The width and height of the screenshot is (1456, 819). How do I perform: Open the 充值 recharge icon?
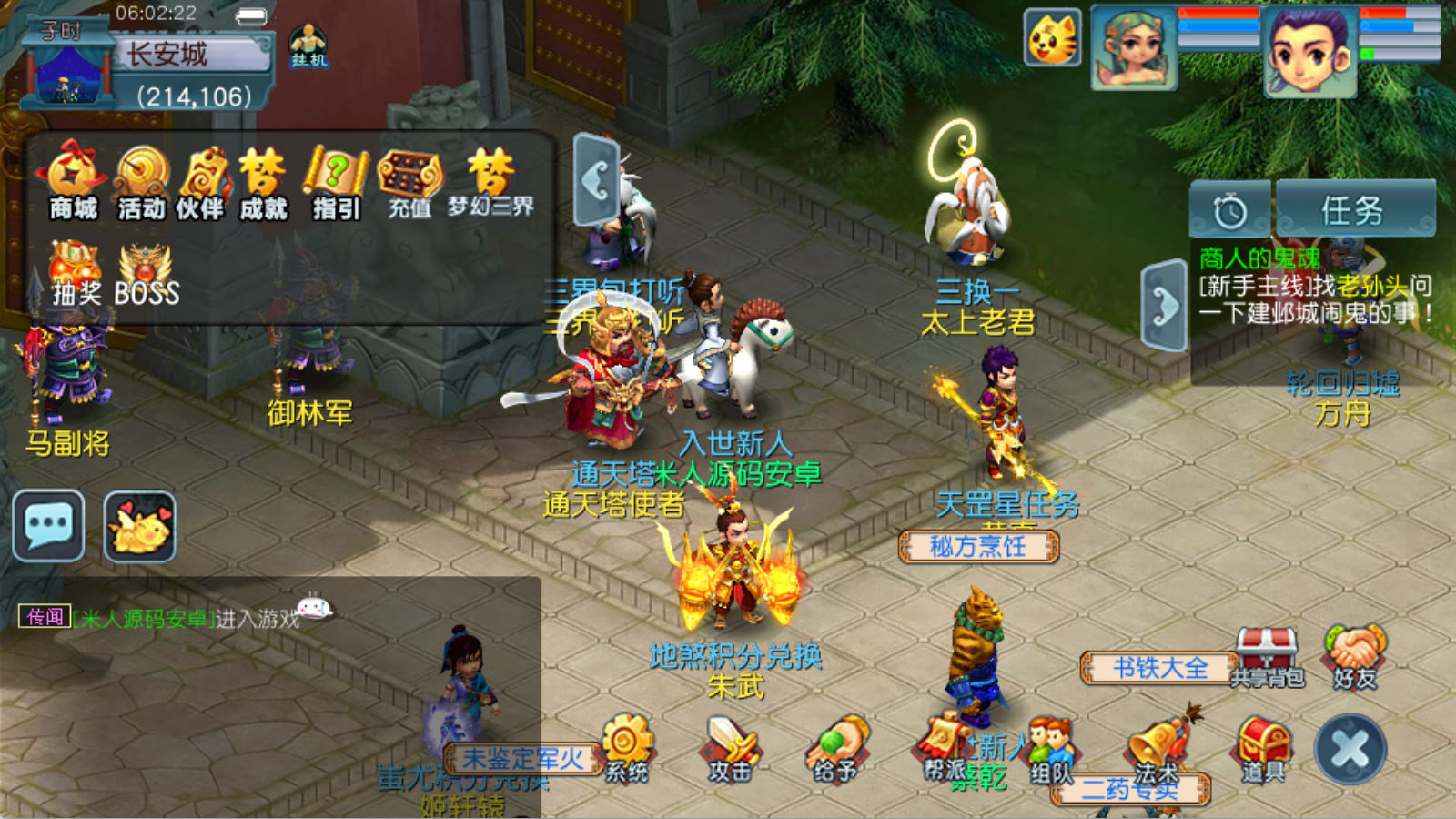[409, 182]
